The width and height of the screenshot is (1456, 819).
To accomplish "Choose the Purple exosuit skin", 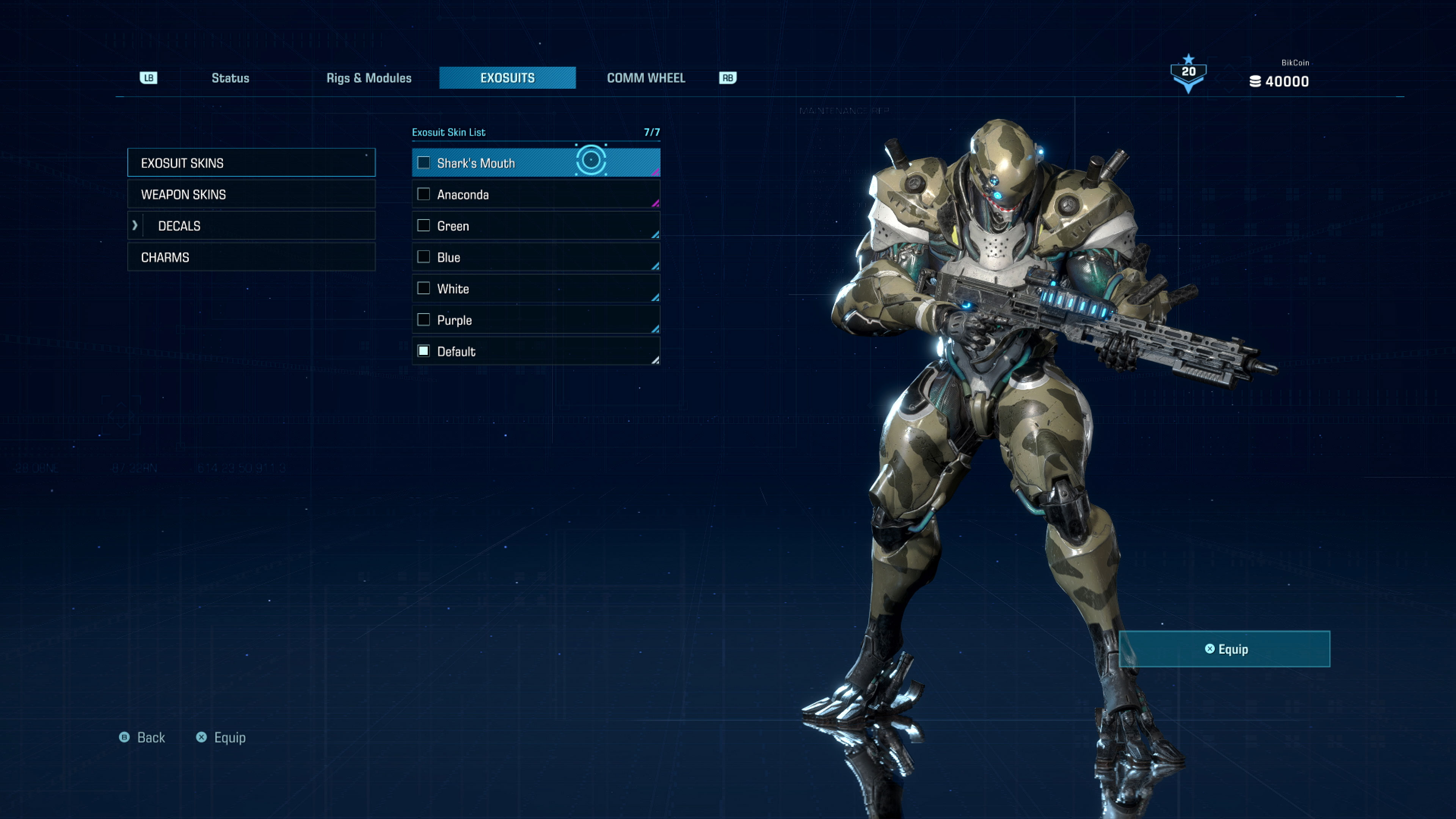I will [535, 320].
